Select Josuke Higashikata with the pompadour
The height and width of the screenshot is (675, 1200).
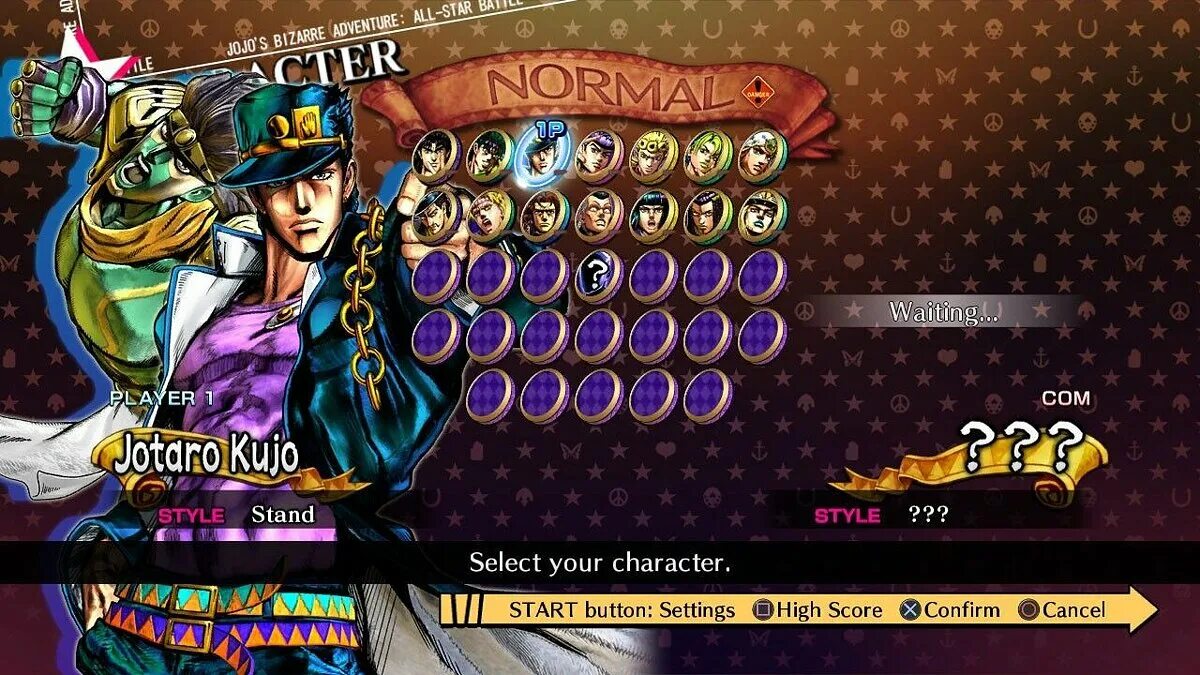click(x=599, y=155)
